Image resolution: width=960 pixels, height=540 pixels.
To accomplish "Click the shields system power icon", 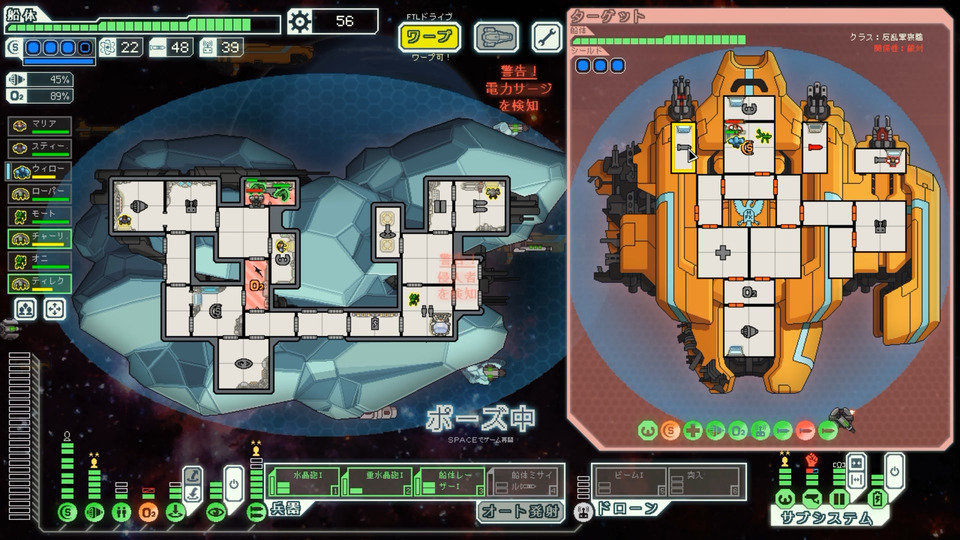I will pos(67,512).
